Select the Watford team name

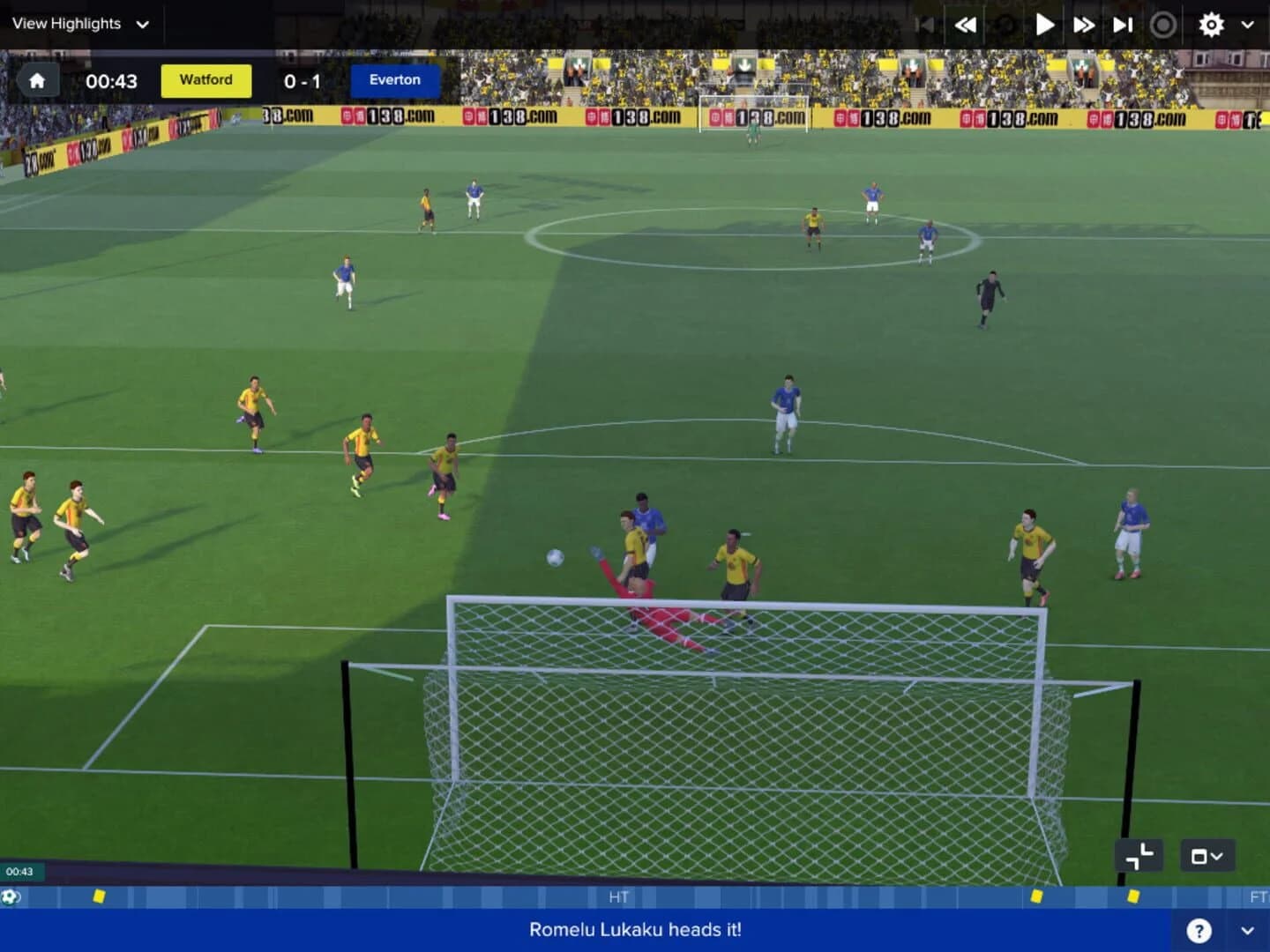pyautogui.click(x=205, y=80)
